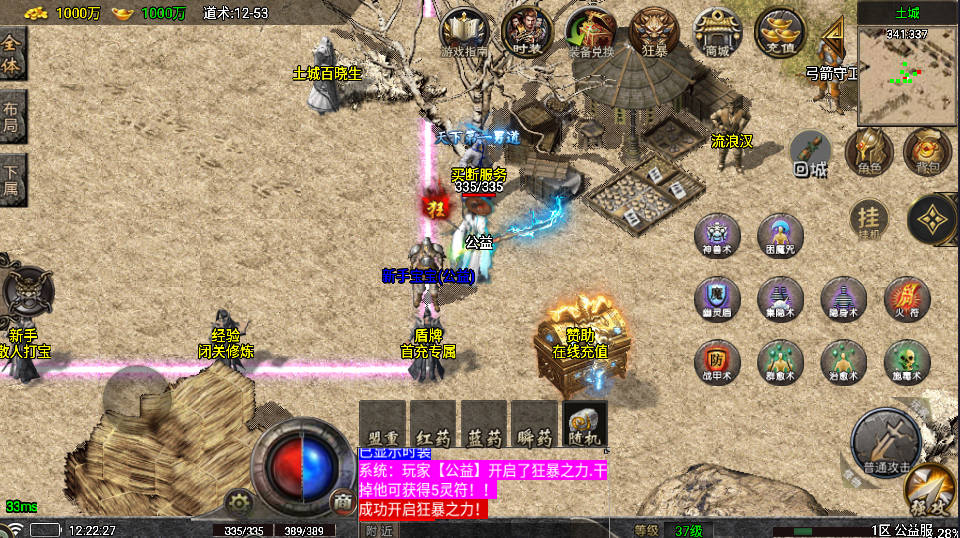Open the 时装 fashion menu
This screenshot has width=960, height=538.
(x=528, y=31)
